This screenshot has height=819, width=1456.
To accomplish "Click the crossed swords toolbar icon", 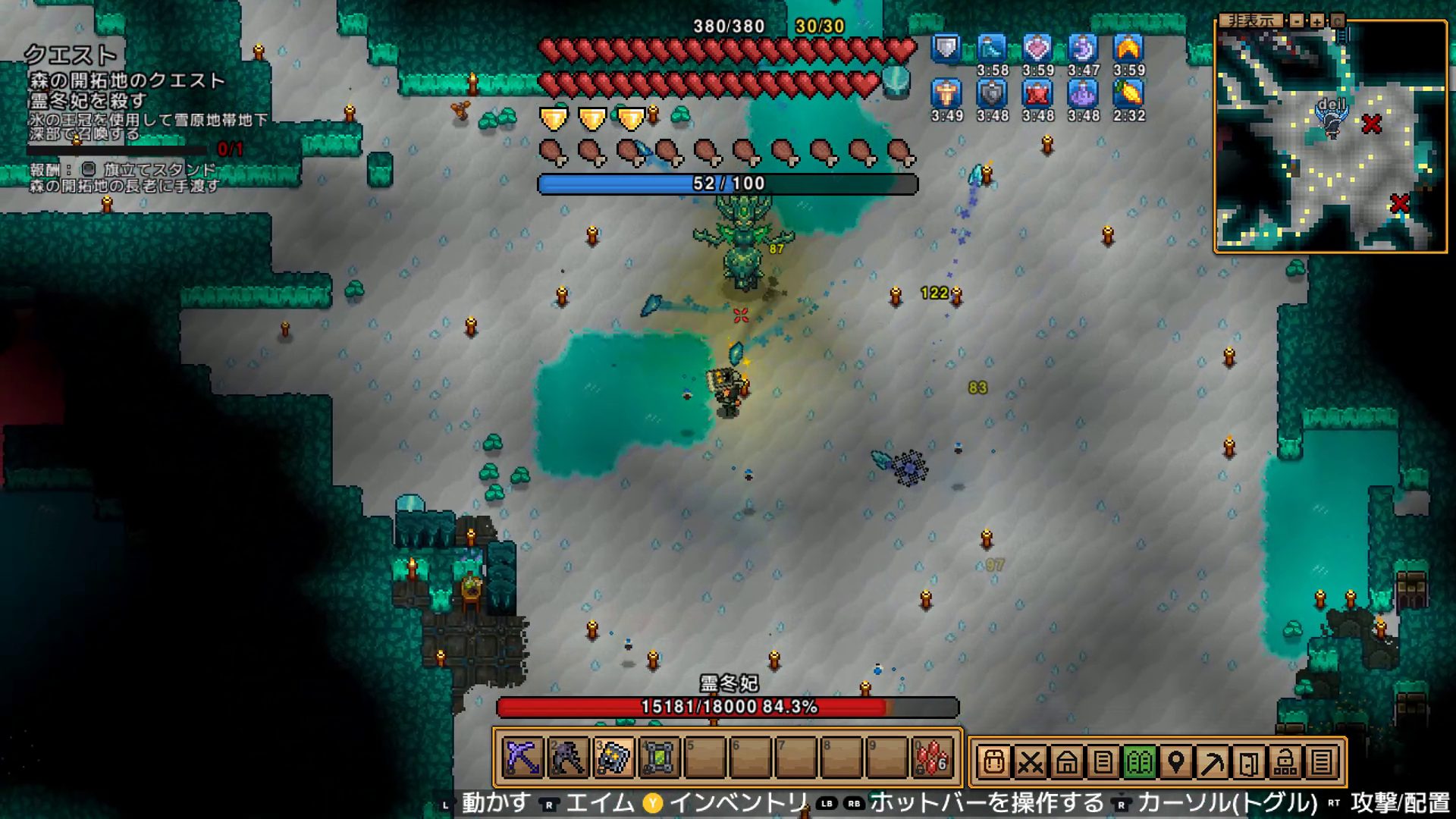I will (1030, 761).
